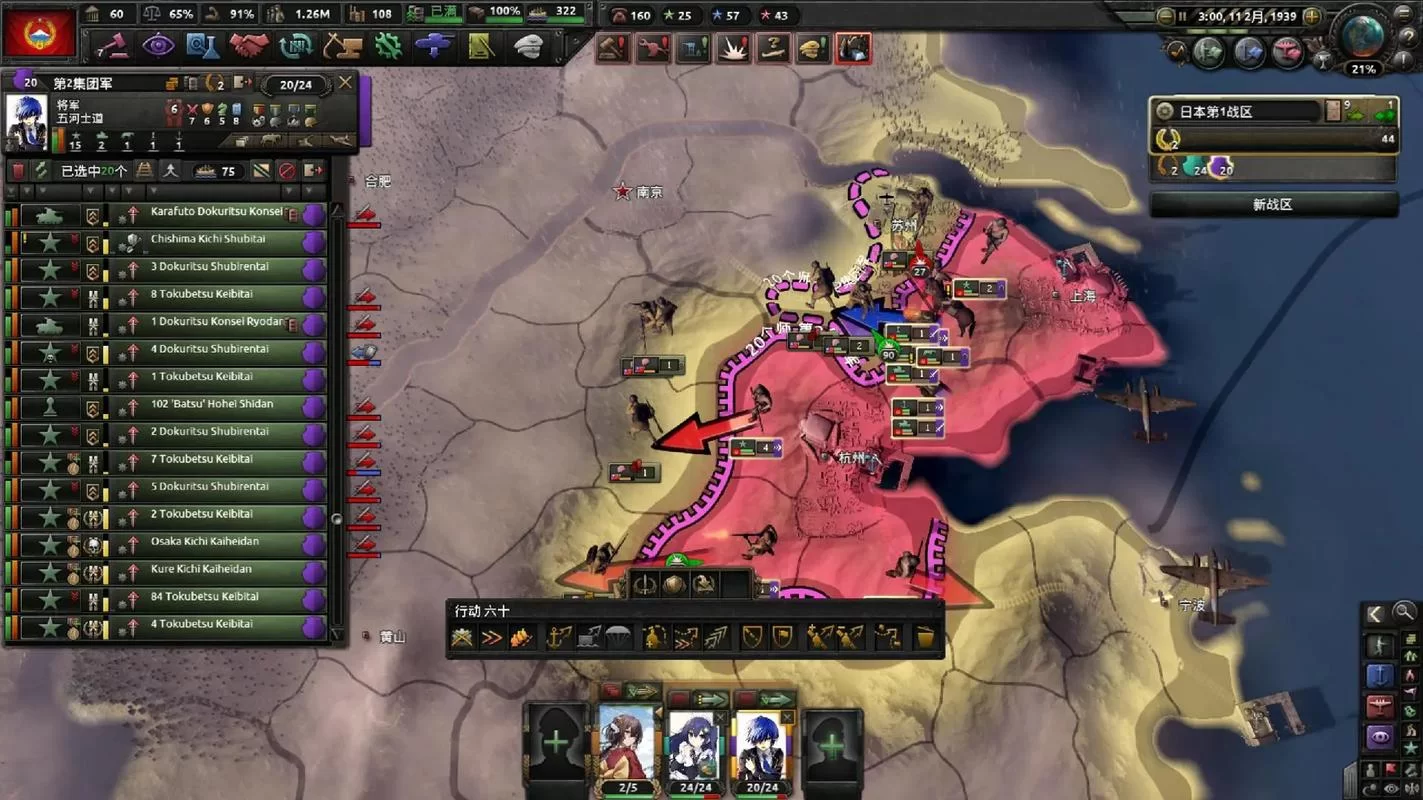Select the paradrop order icon
The width and height of the screenshot is (1423, 800).
pos(619,637)
